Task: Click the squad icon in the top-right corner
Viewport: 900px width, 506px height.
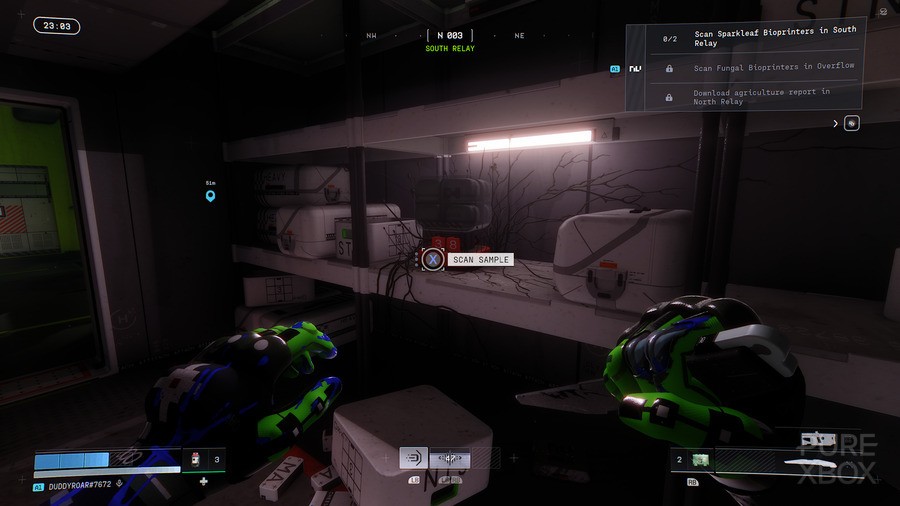Action: (x=883, y=11)
